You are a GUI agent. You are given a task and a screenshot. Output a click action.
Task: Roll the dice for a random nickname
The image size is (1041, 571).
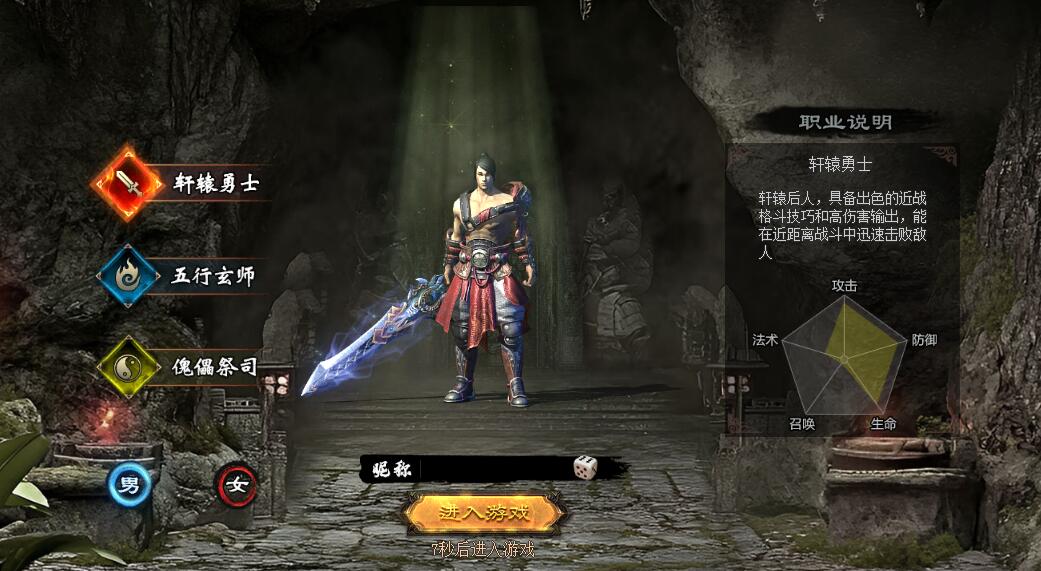click(x=585, y=467)
